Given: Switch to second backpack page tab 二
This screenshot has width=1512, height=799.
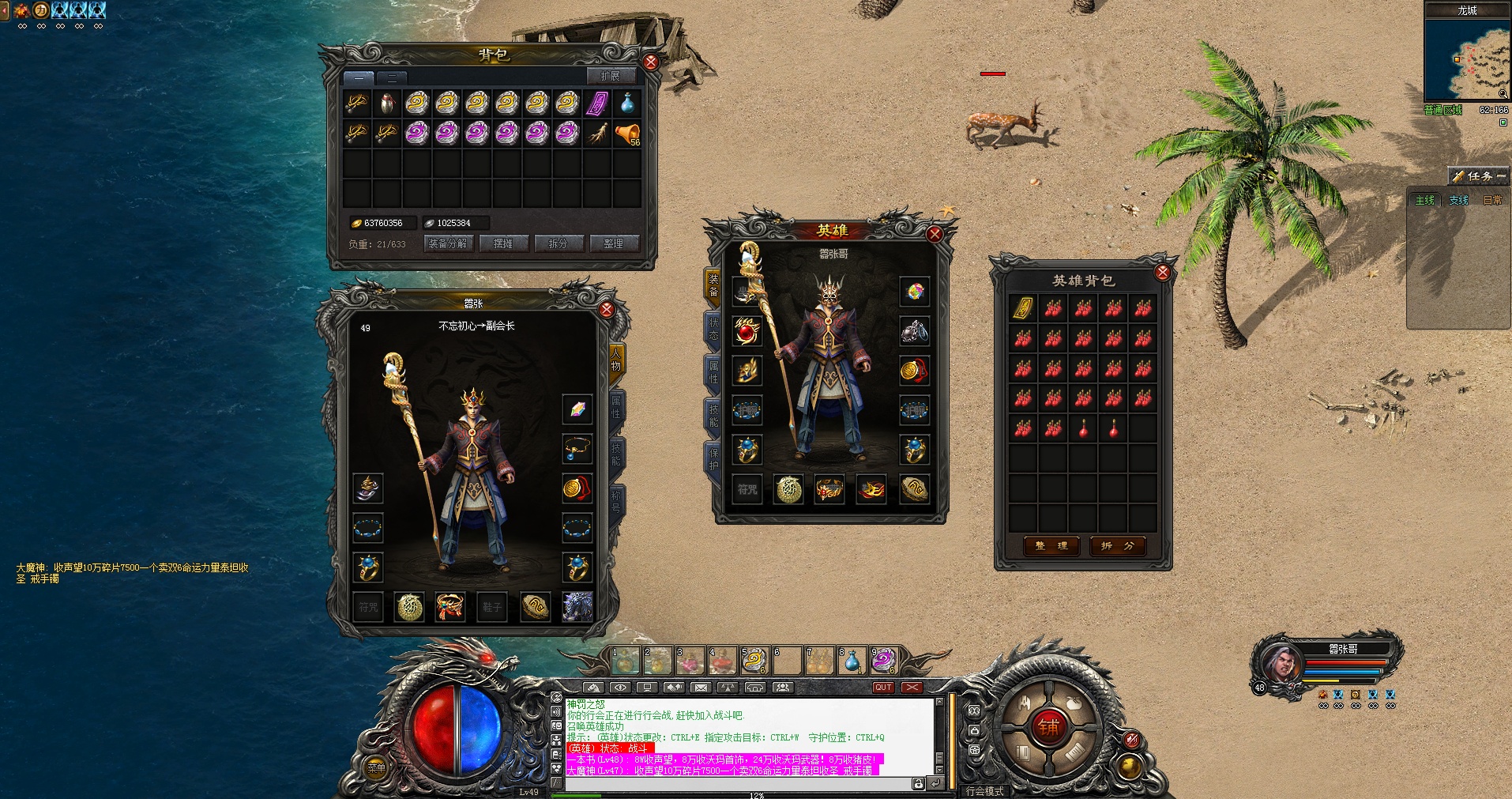Looking at the screenshot, I should pos(391,78).
